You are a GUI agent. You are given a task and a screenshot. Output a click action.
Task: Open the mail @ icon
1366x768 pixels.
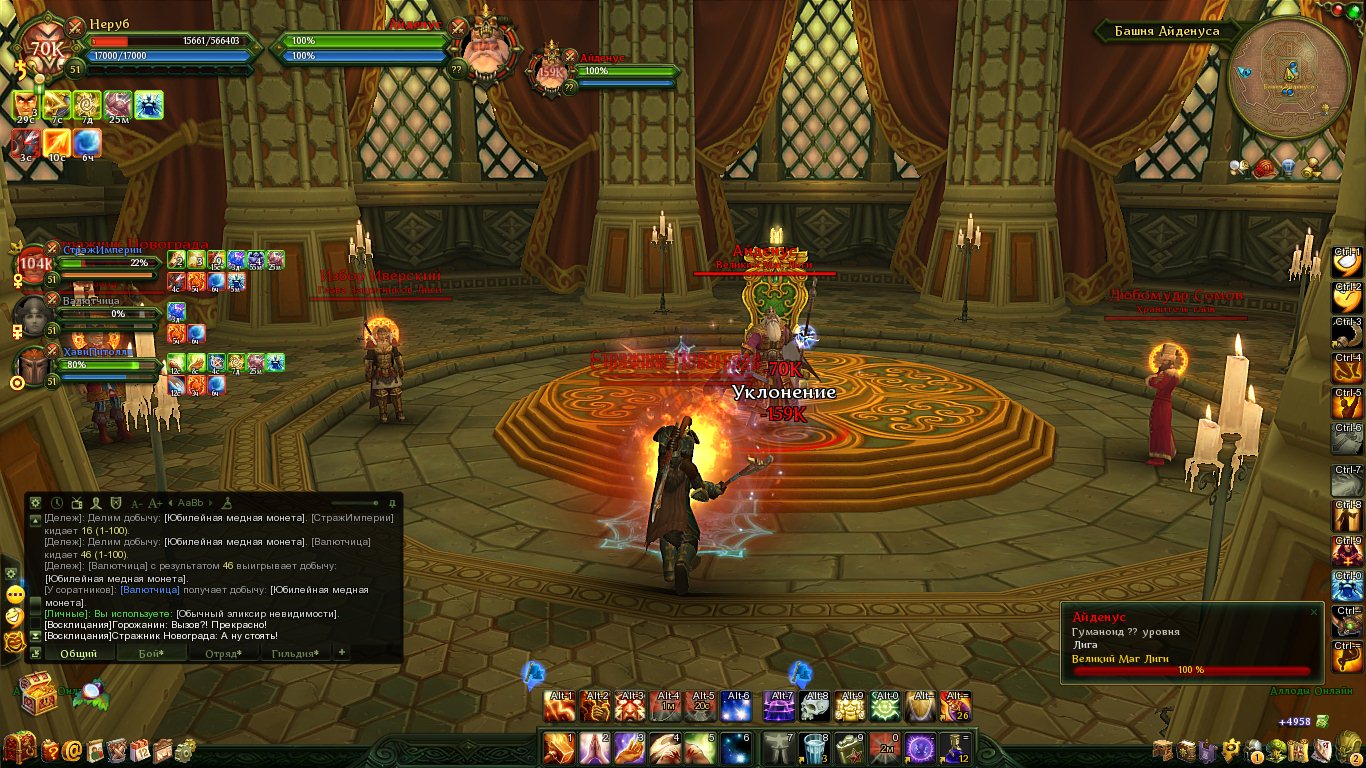[73, 749]
